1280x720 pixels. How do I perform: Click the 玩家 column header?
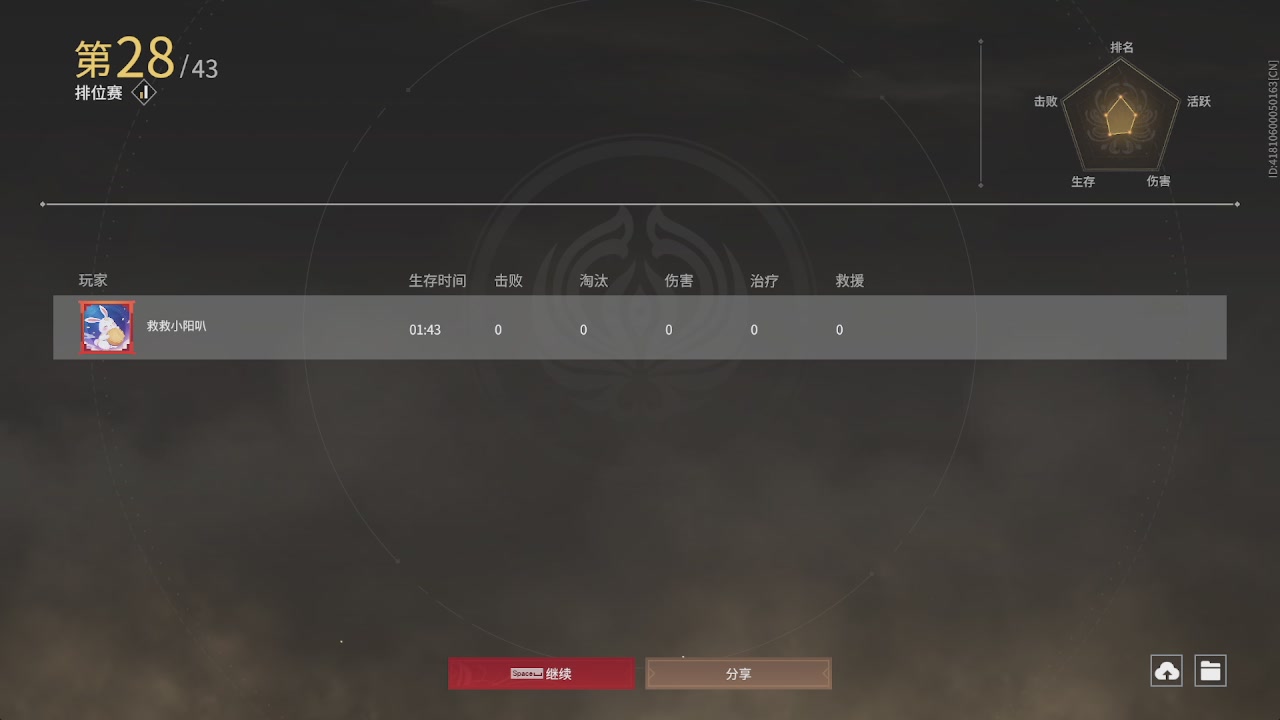(92, 280)
